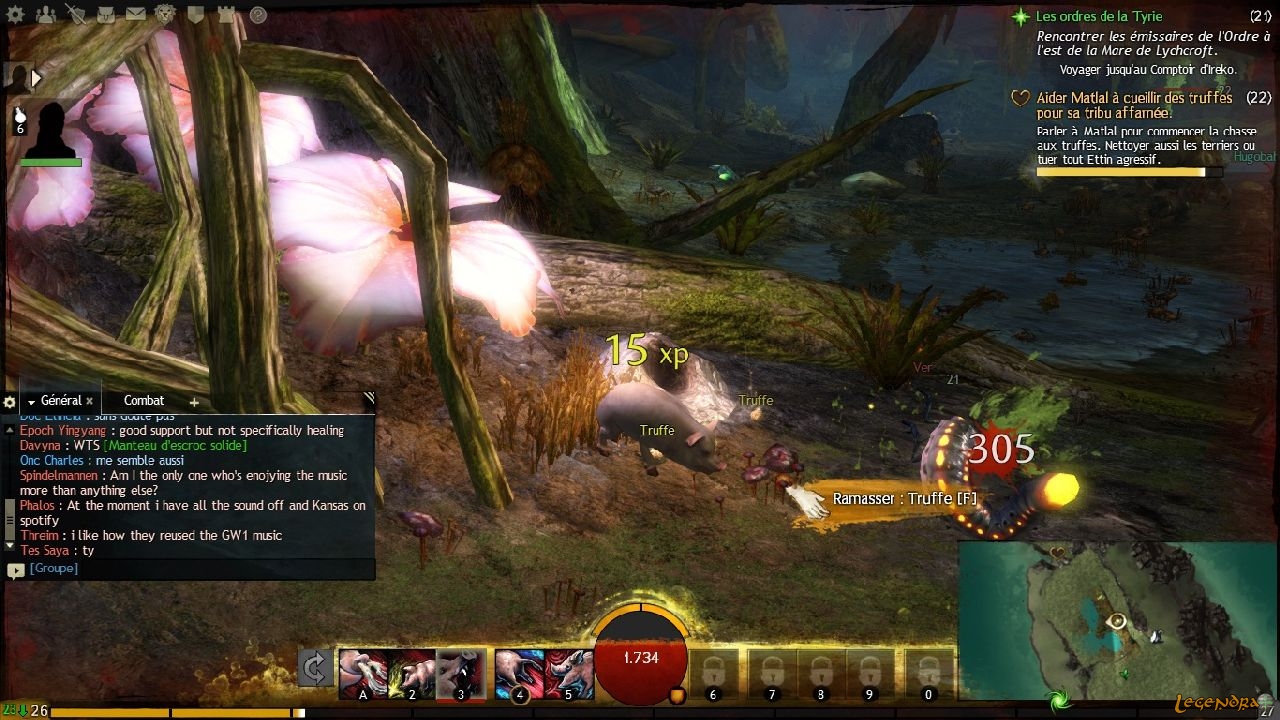1280x720 pixels.
Task: Open the guild shield icon
Action: (x=196, y=14)
